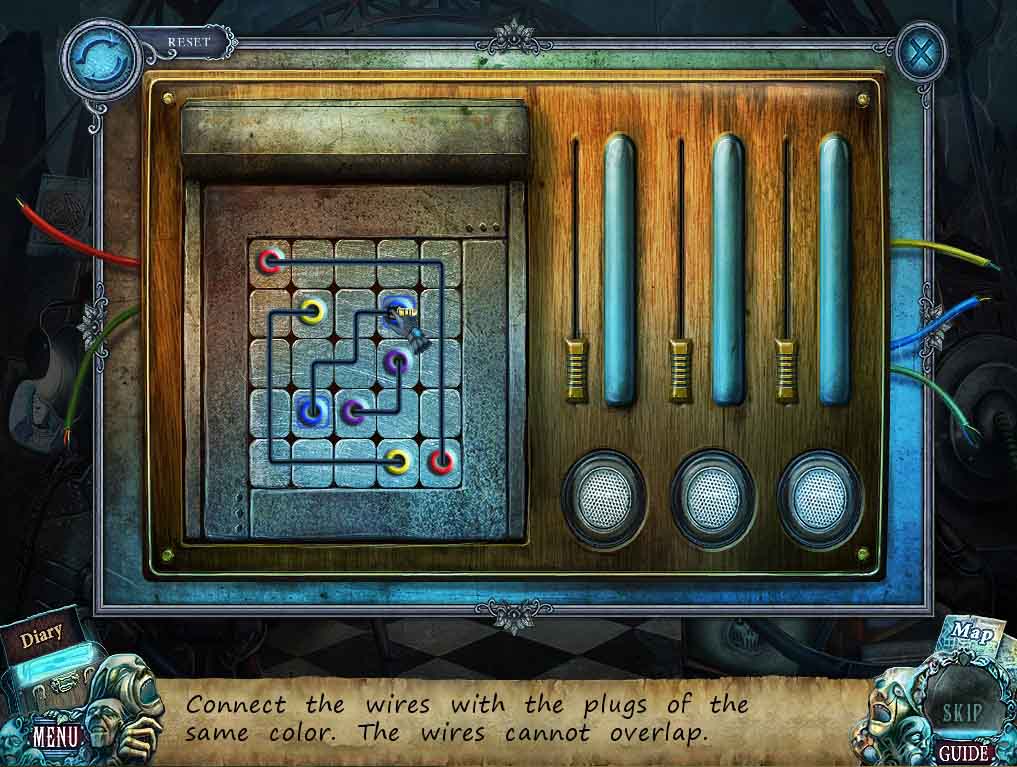
Task: Close the puzzle with the X button
Action: (x=920, y=52)
